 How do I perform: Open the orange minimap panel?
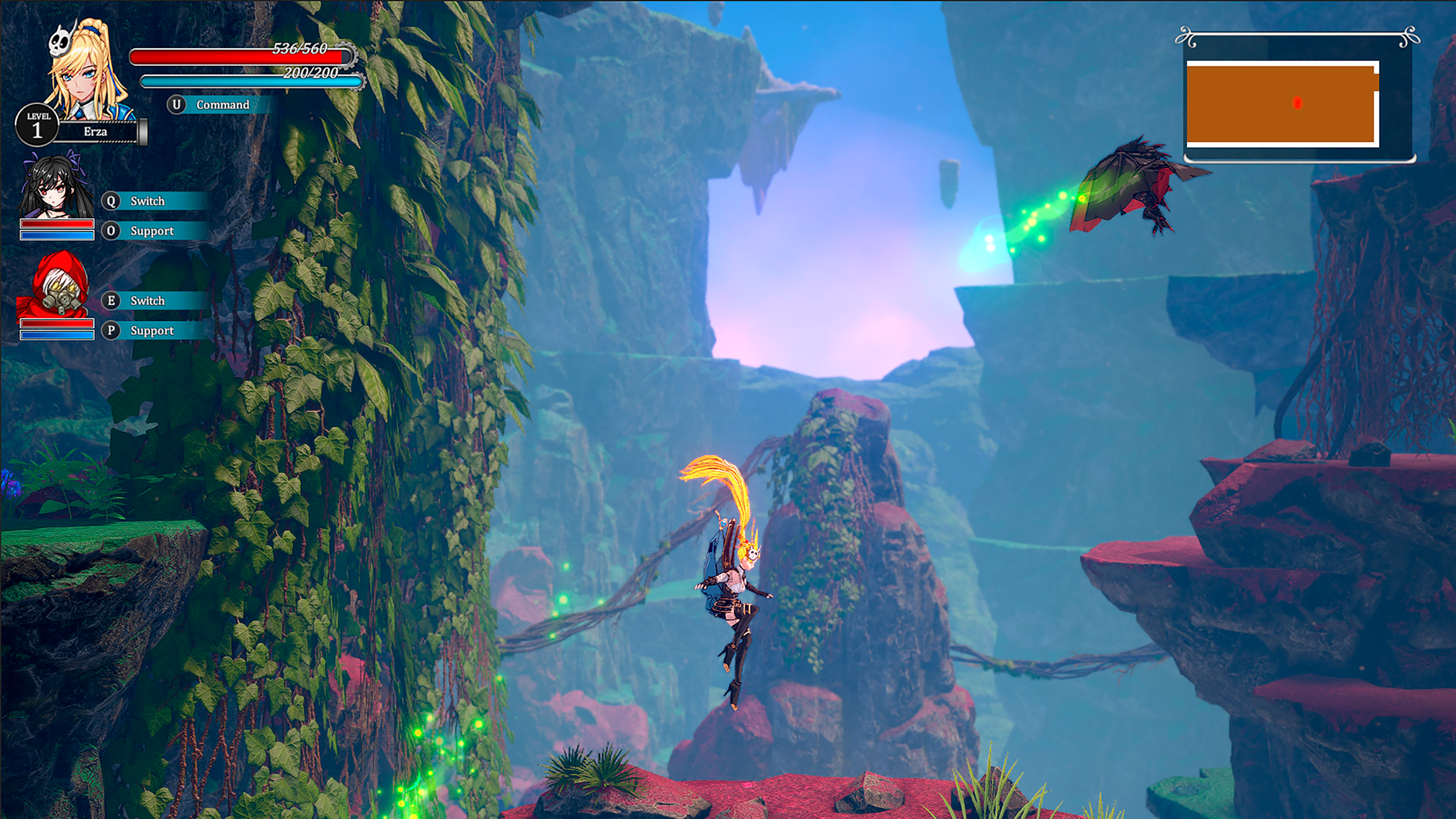[1281, 103]
